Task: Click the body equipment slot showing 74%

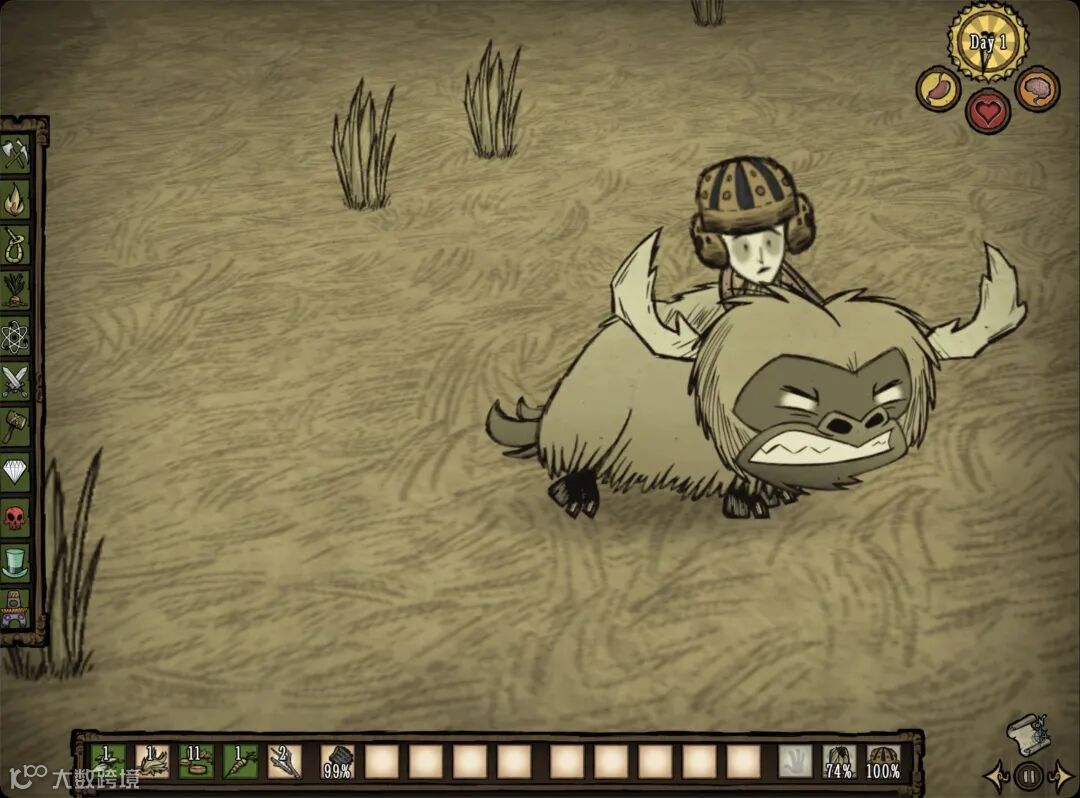Action: pyautogui.click(x=839, y=762)
